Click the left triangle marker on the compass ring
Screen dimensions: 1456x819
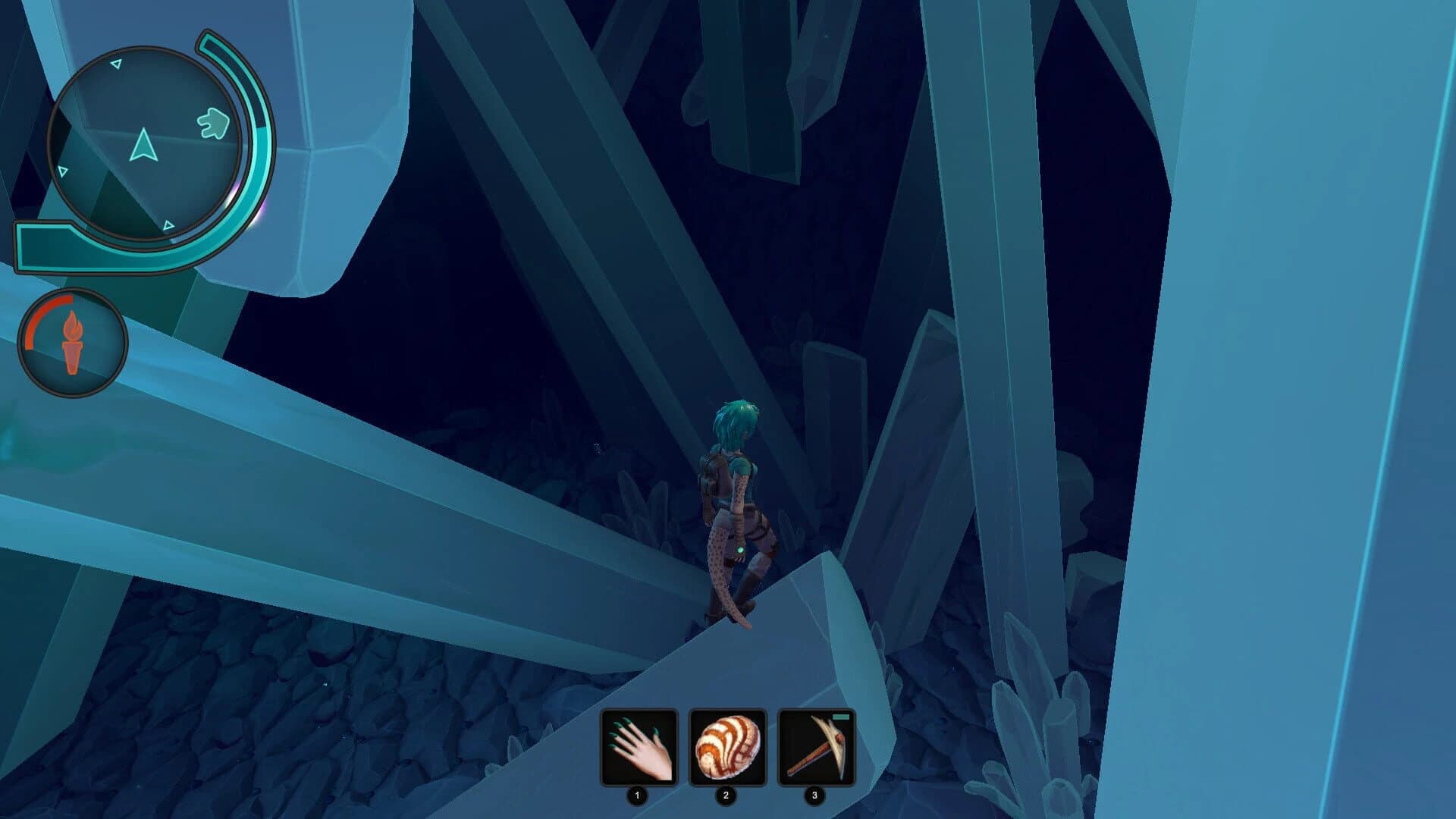click(x=63, y=171)
